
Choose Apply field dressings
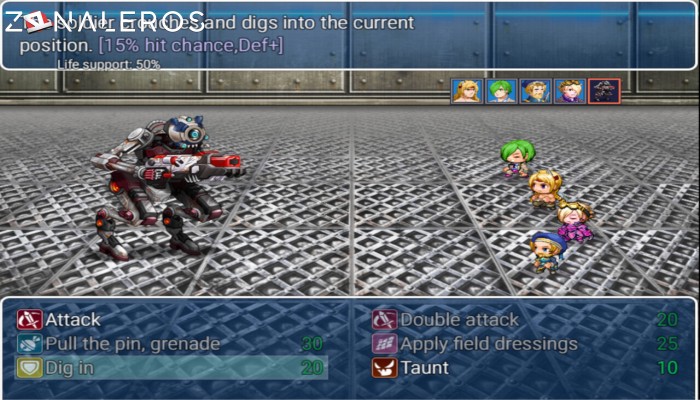(488, 344)
